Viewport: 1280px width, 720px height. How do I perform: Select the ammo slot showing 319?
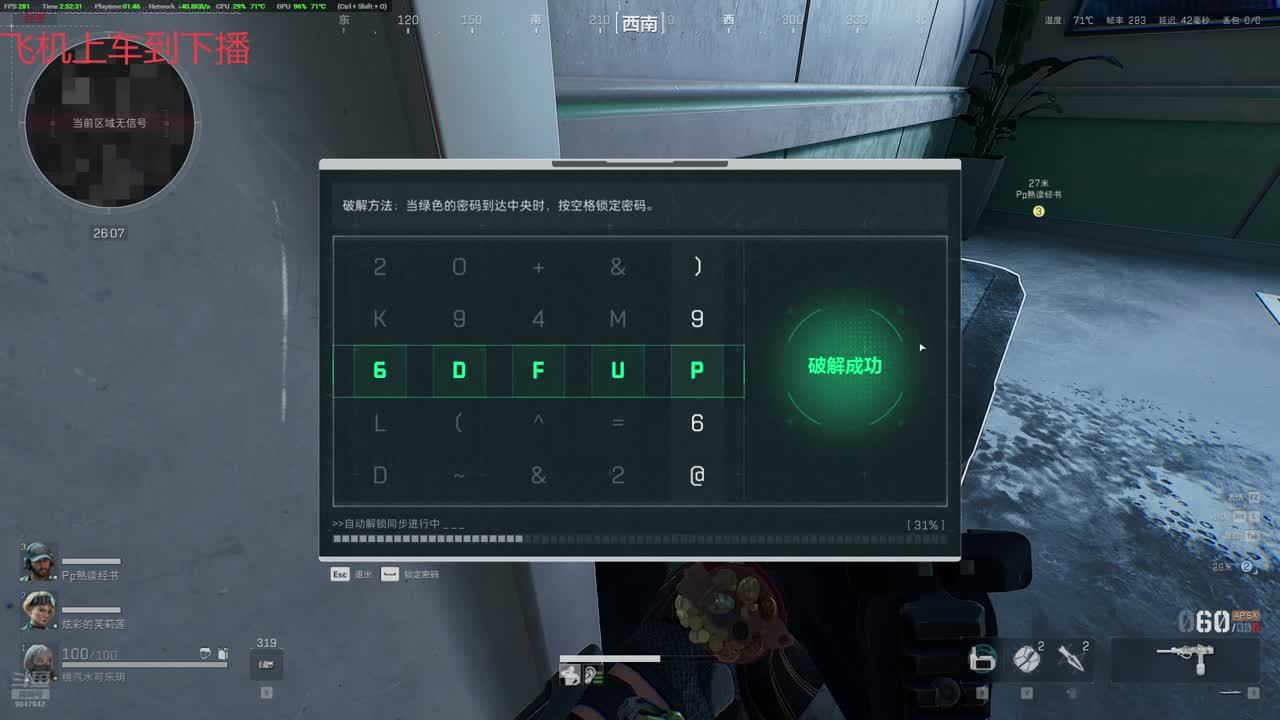(266, 662)
